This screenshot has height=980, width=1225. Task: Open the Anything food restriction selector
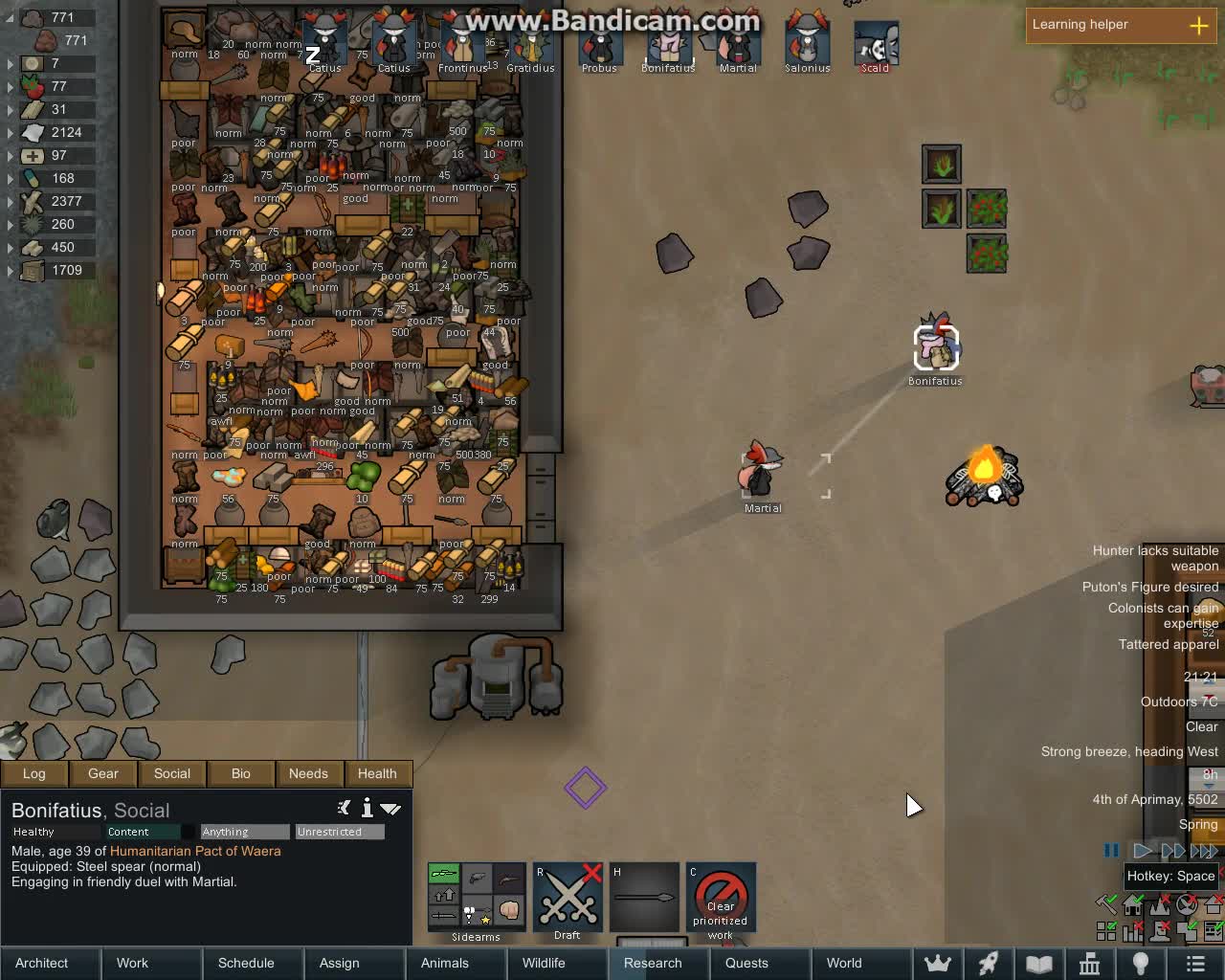coord(243,832)
